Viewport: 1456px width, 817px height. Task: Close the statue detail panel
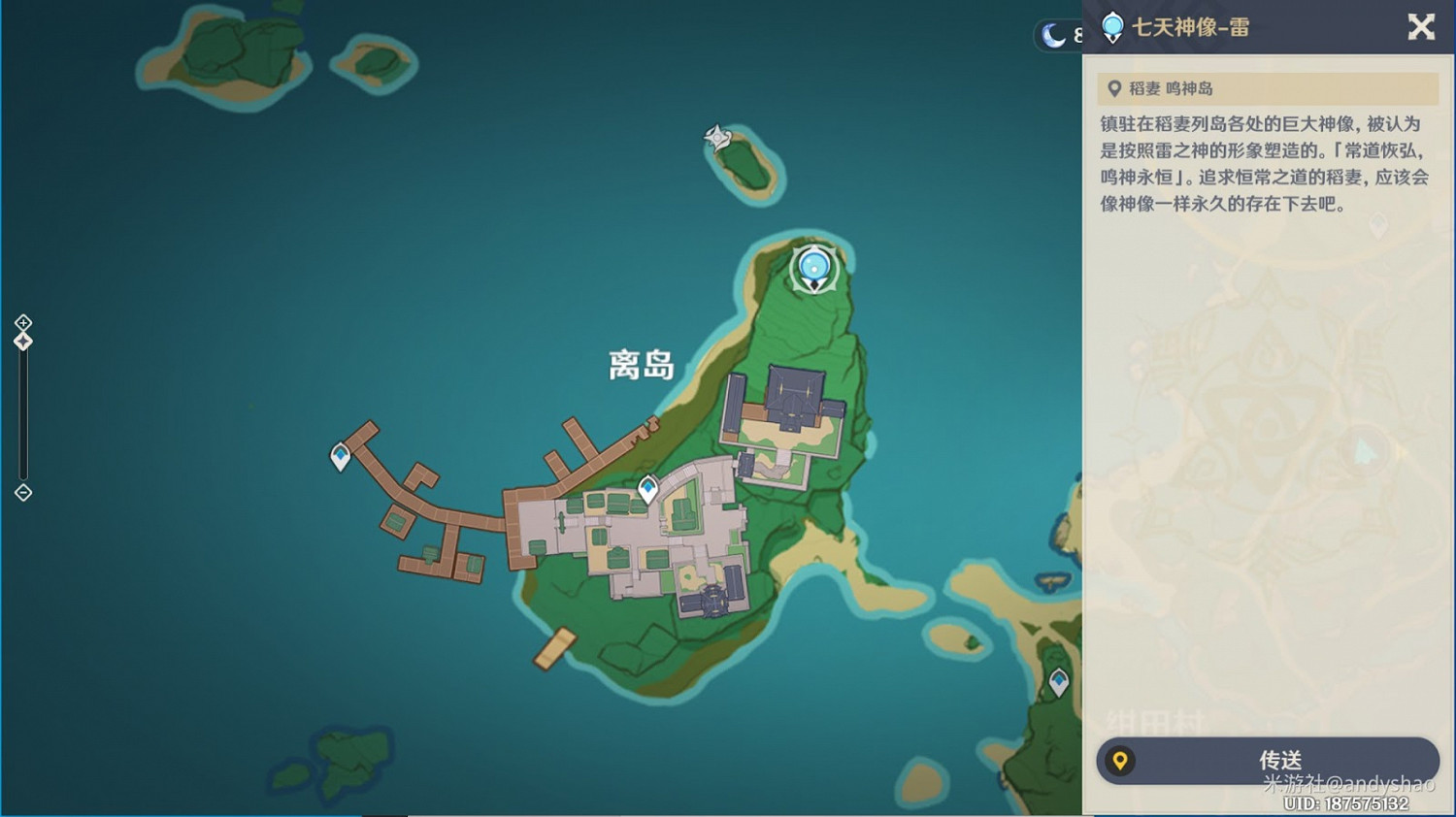(1420, 28)
